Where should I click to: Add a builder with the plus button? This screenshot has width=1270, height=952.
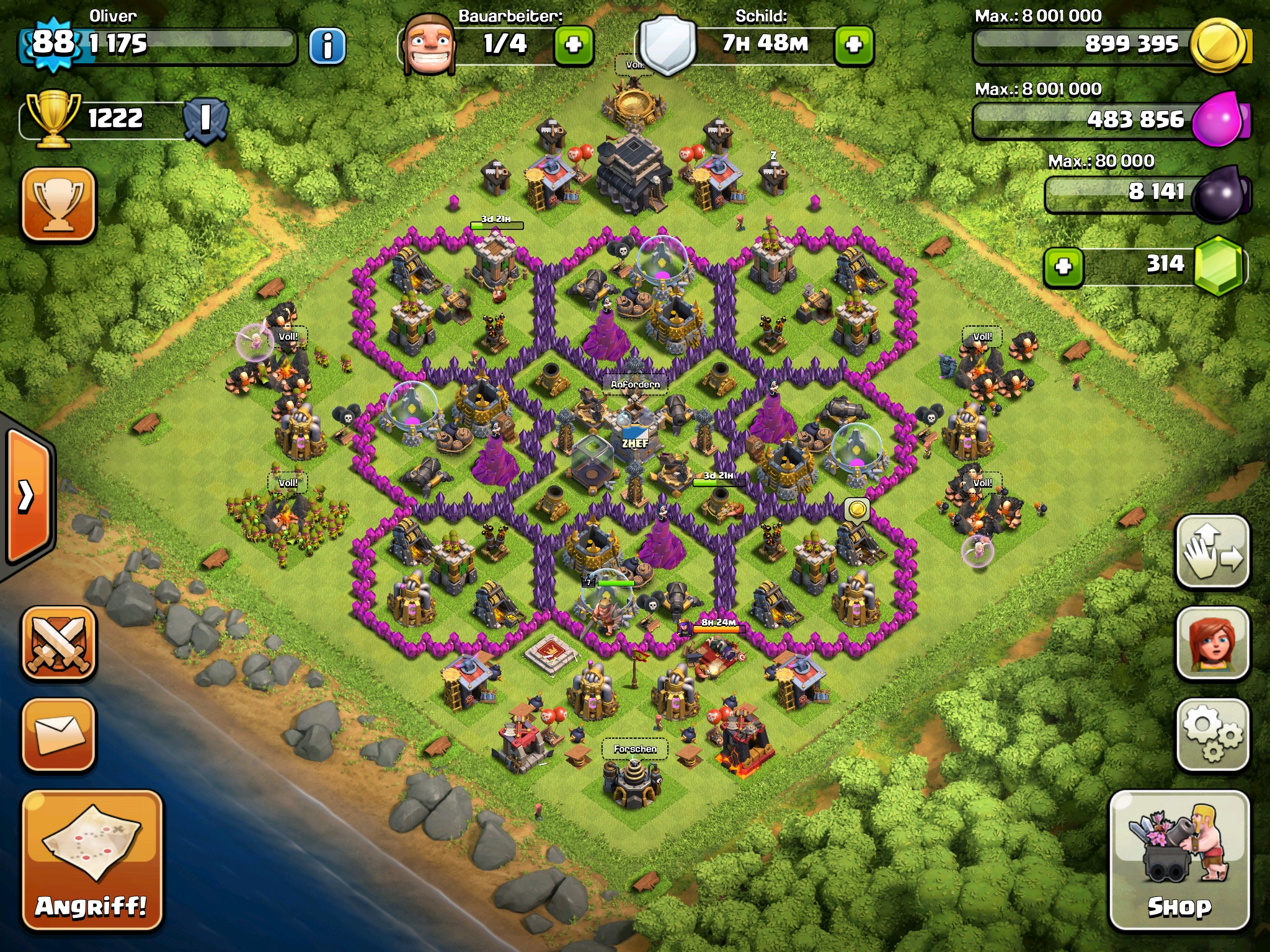(574, 45)
